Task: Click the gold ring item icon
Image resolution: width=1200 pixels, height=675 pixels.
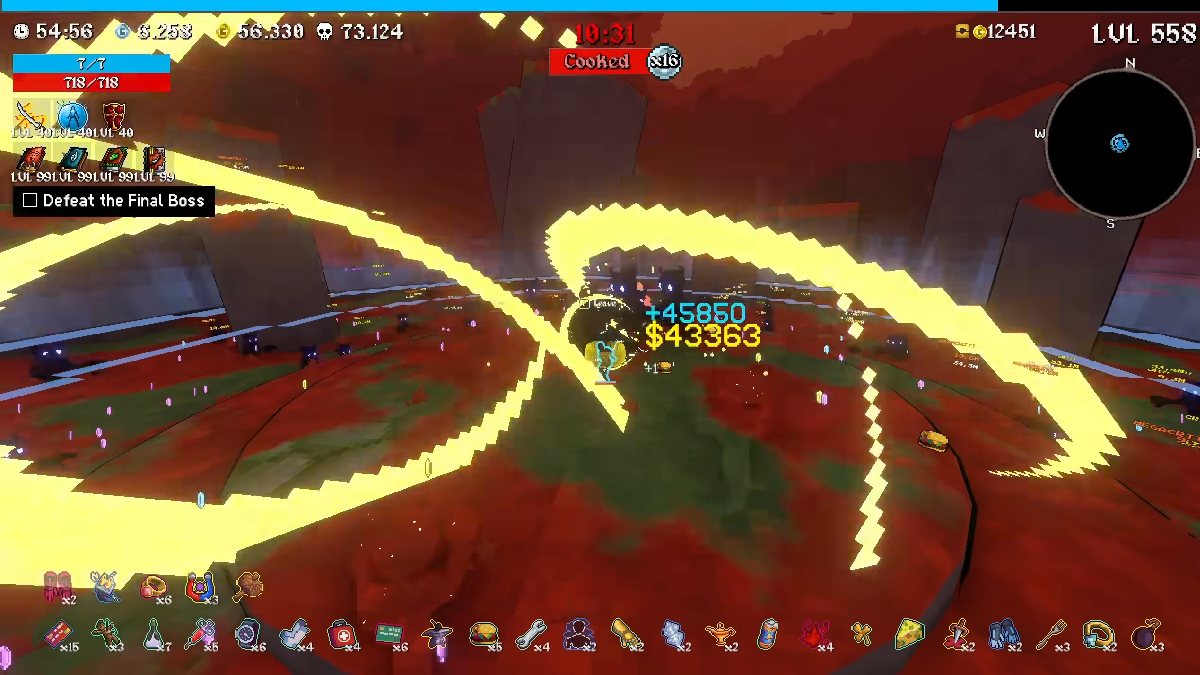Action: pyautogui.click(x=153, y=586)
